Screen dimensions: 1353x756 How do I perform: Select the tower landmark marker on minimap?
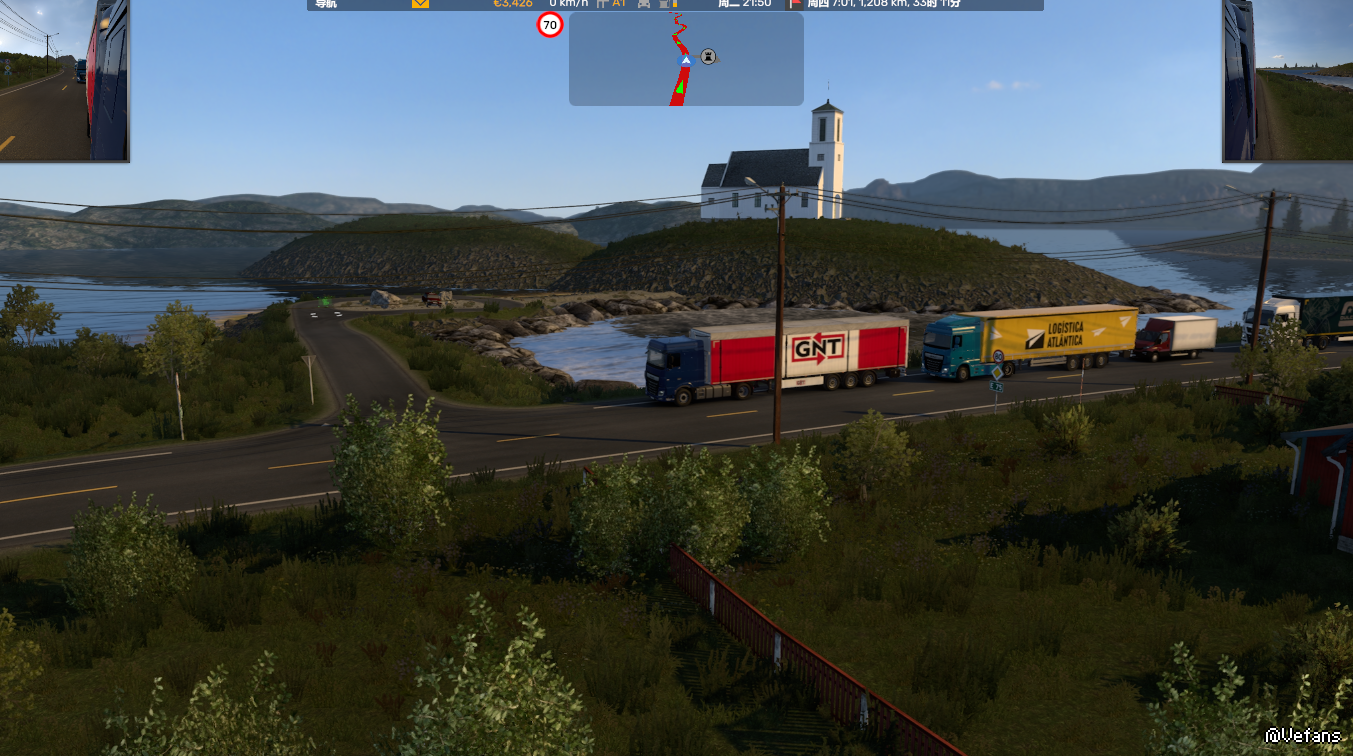click(708, 57)
